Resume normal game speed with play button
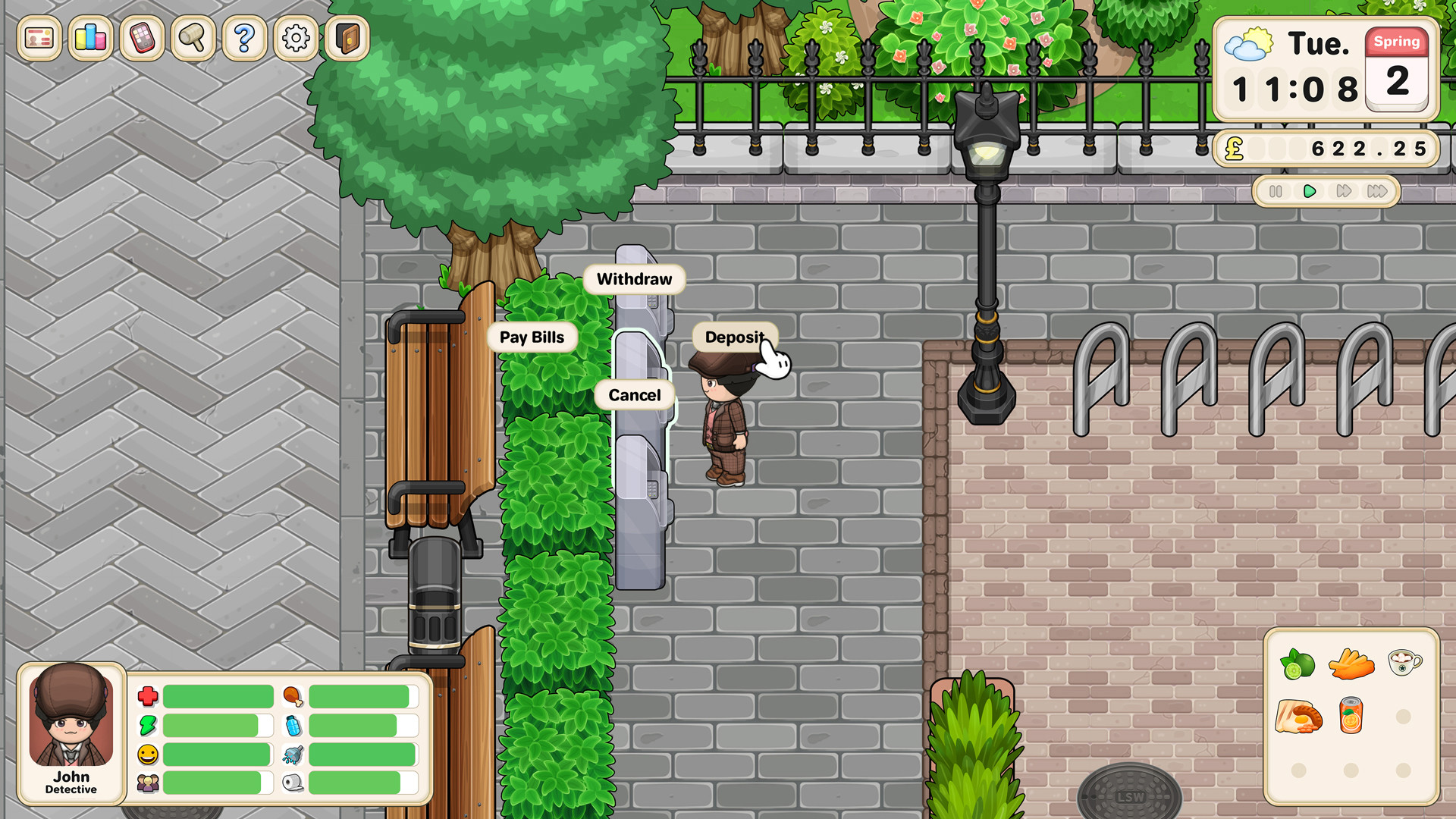The width and height of the screenshot is (1456, 819). coord(1308,192)
